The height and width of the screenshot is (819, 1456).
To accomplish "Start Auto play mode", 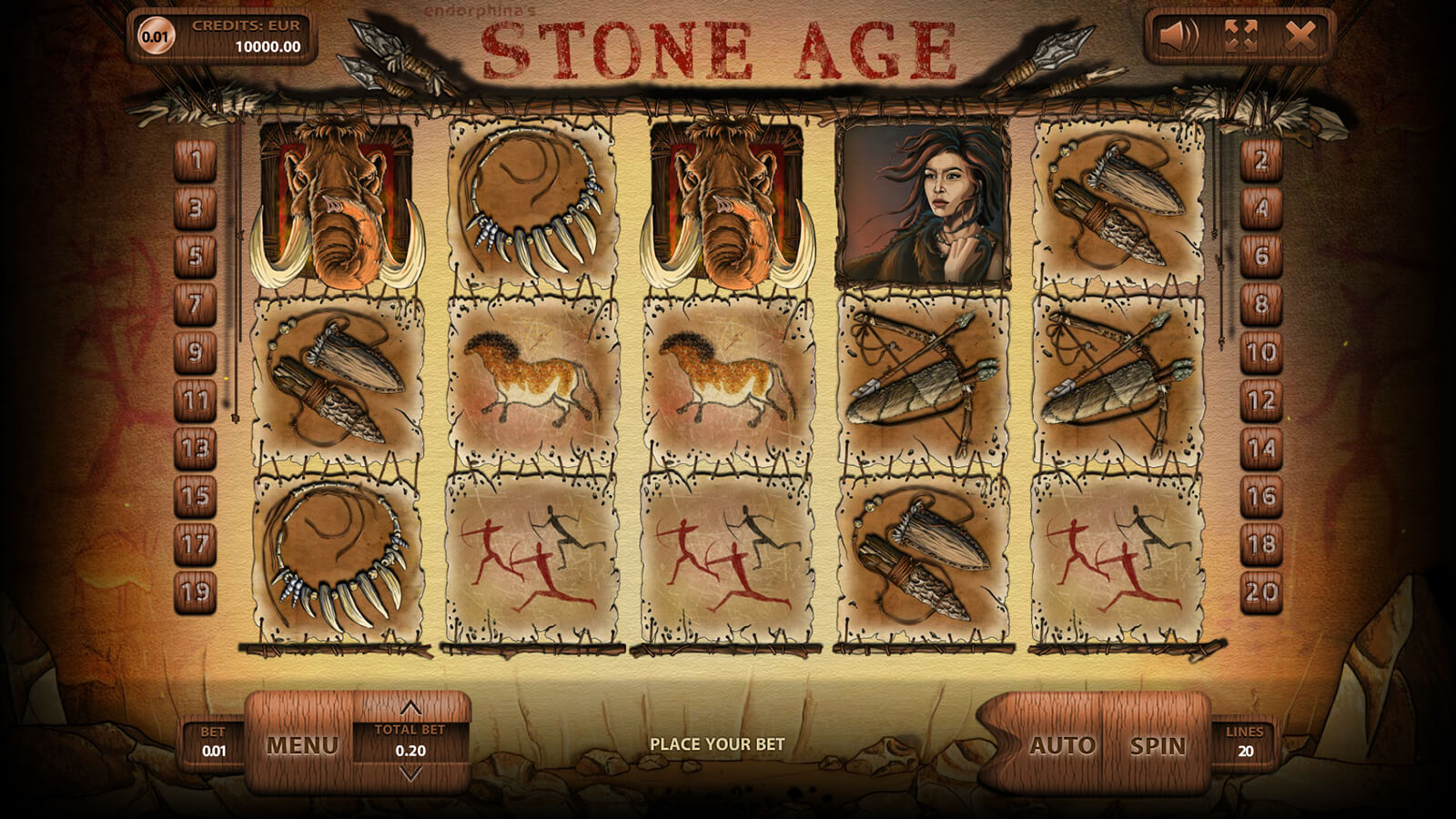I will pyautogui.click(x=1061, y=746).
